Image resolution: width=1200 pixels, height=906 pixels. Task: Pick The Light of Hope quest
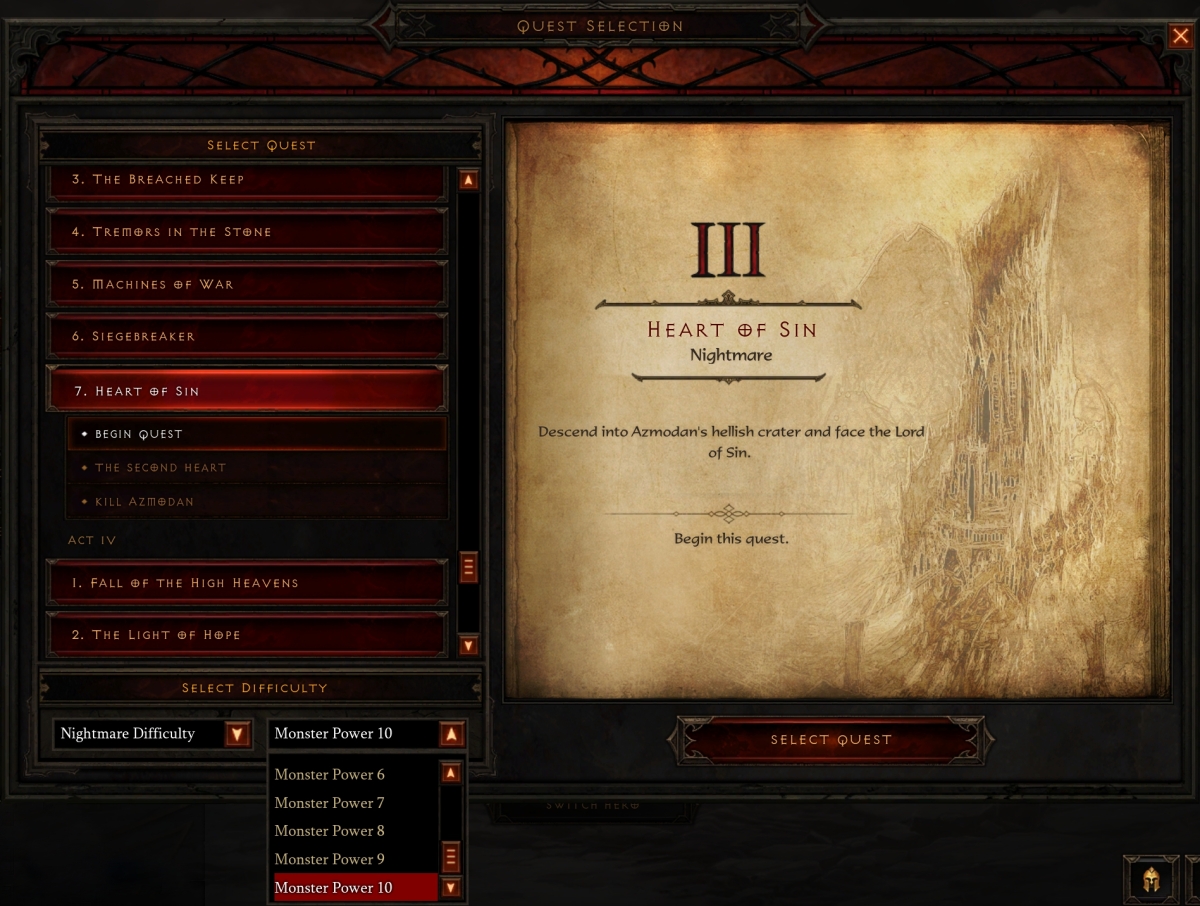[246, 635]
